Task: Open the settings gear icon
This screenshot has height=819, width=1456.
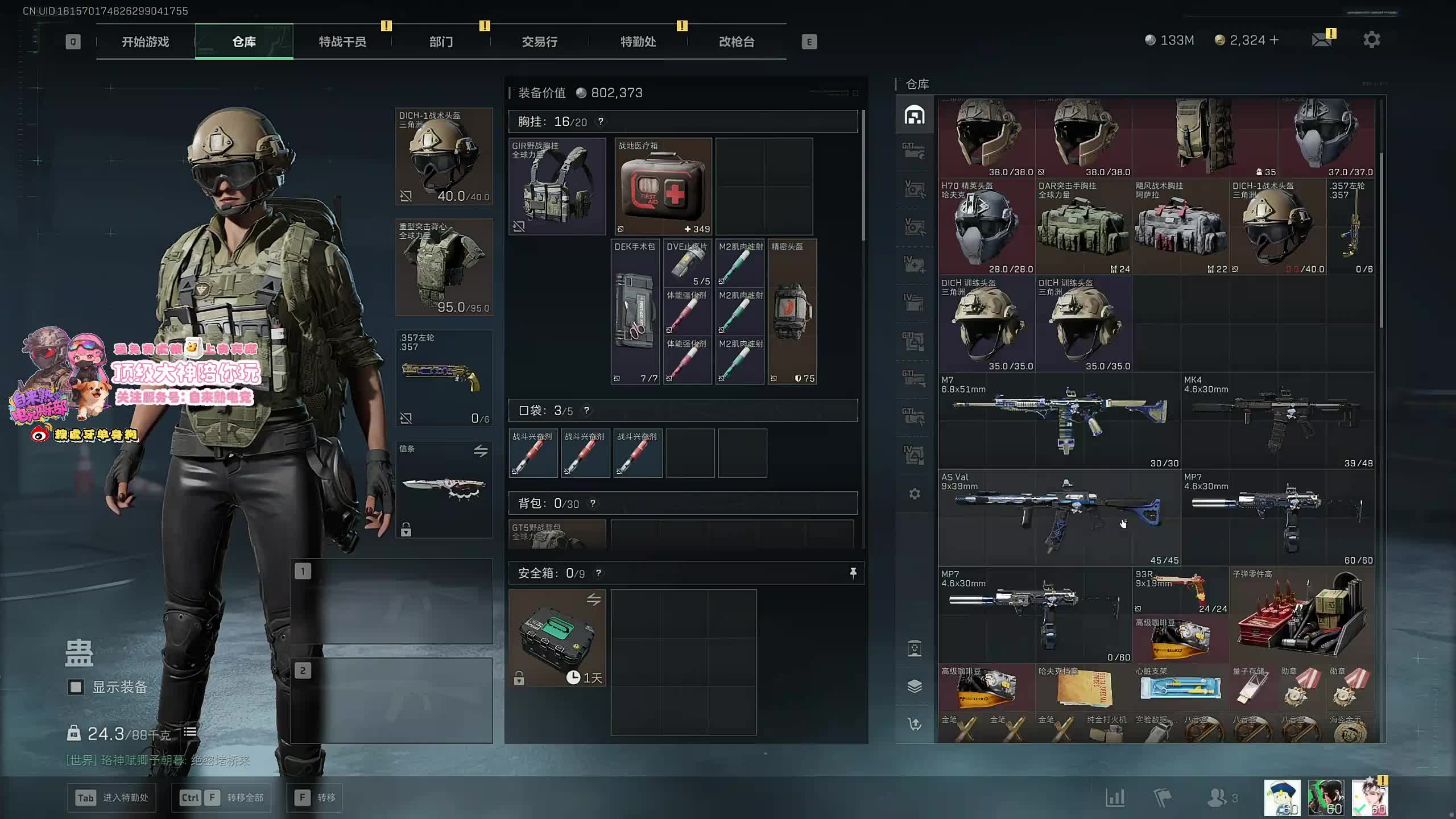Action: 1371,40
